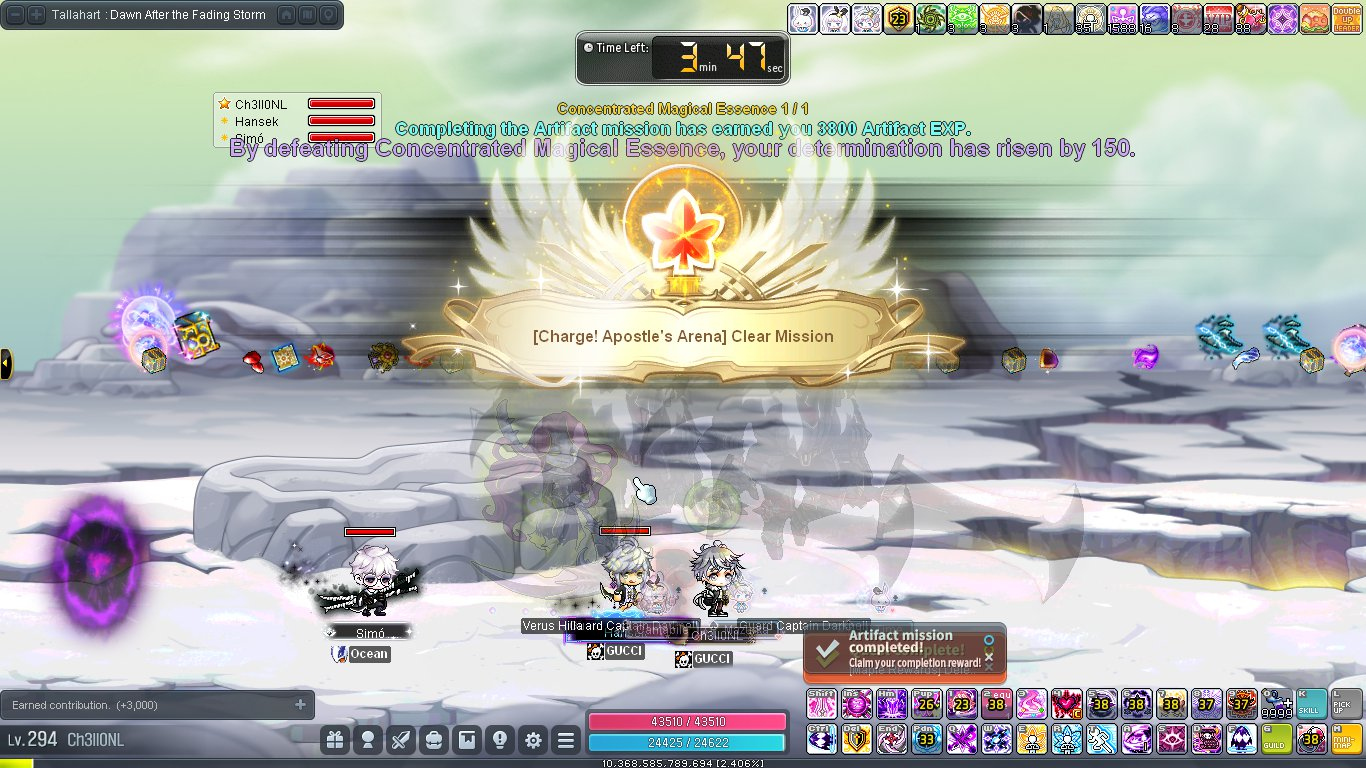Select the Double Up Leader buff icon

1344,19
